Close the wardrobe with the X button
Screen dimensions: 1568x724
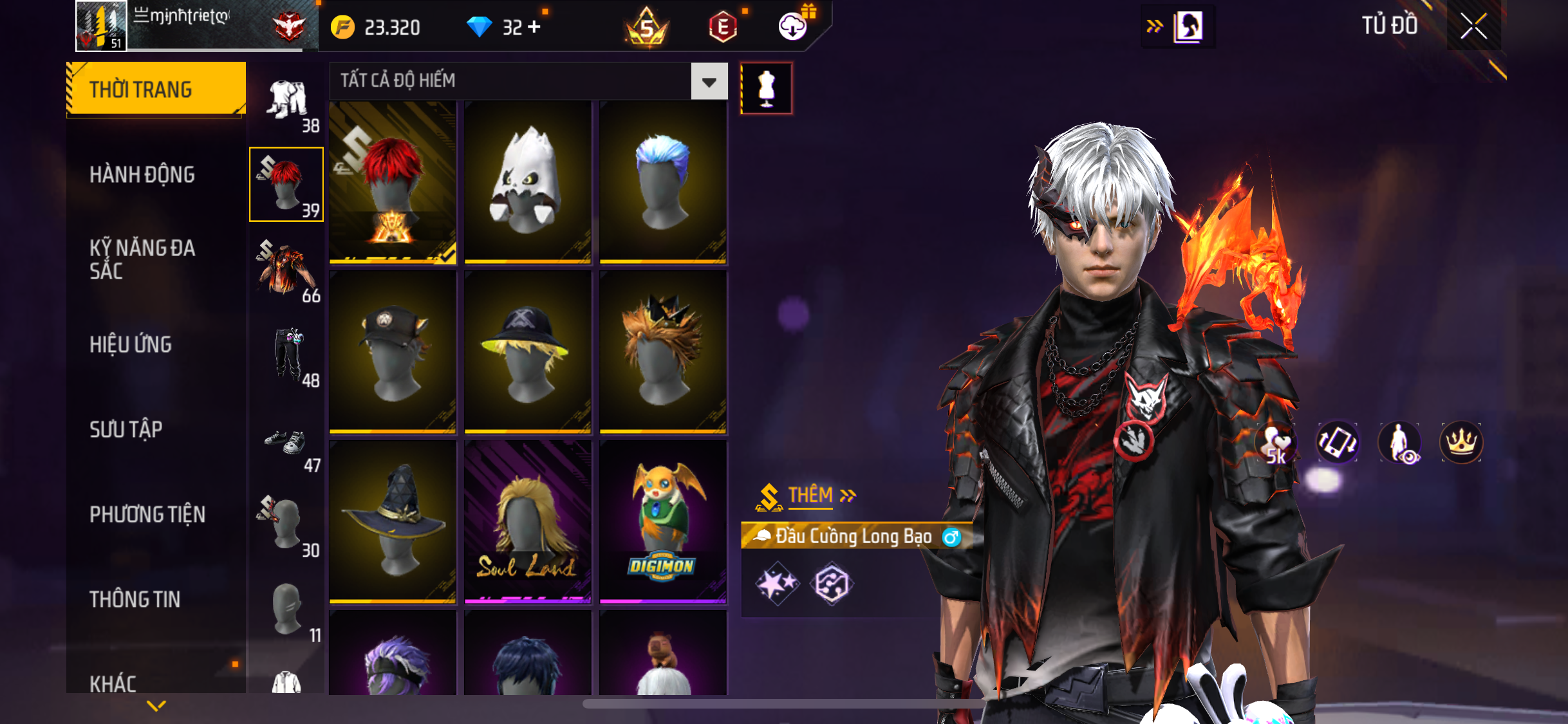pos(1473,26)
